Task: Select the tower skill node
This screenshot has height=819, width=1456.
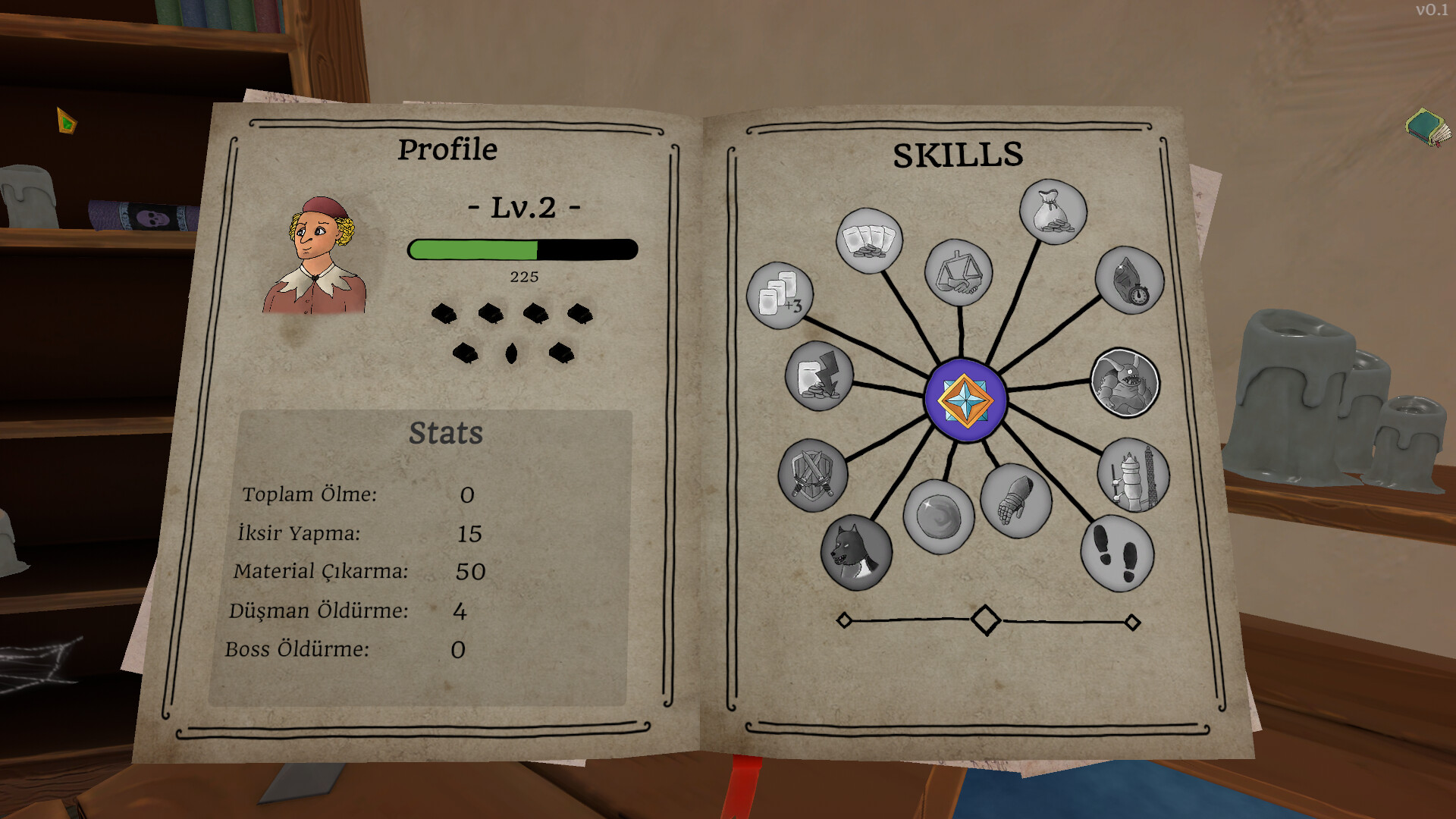Action: coord(1133,472)
